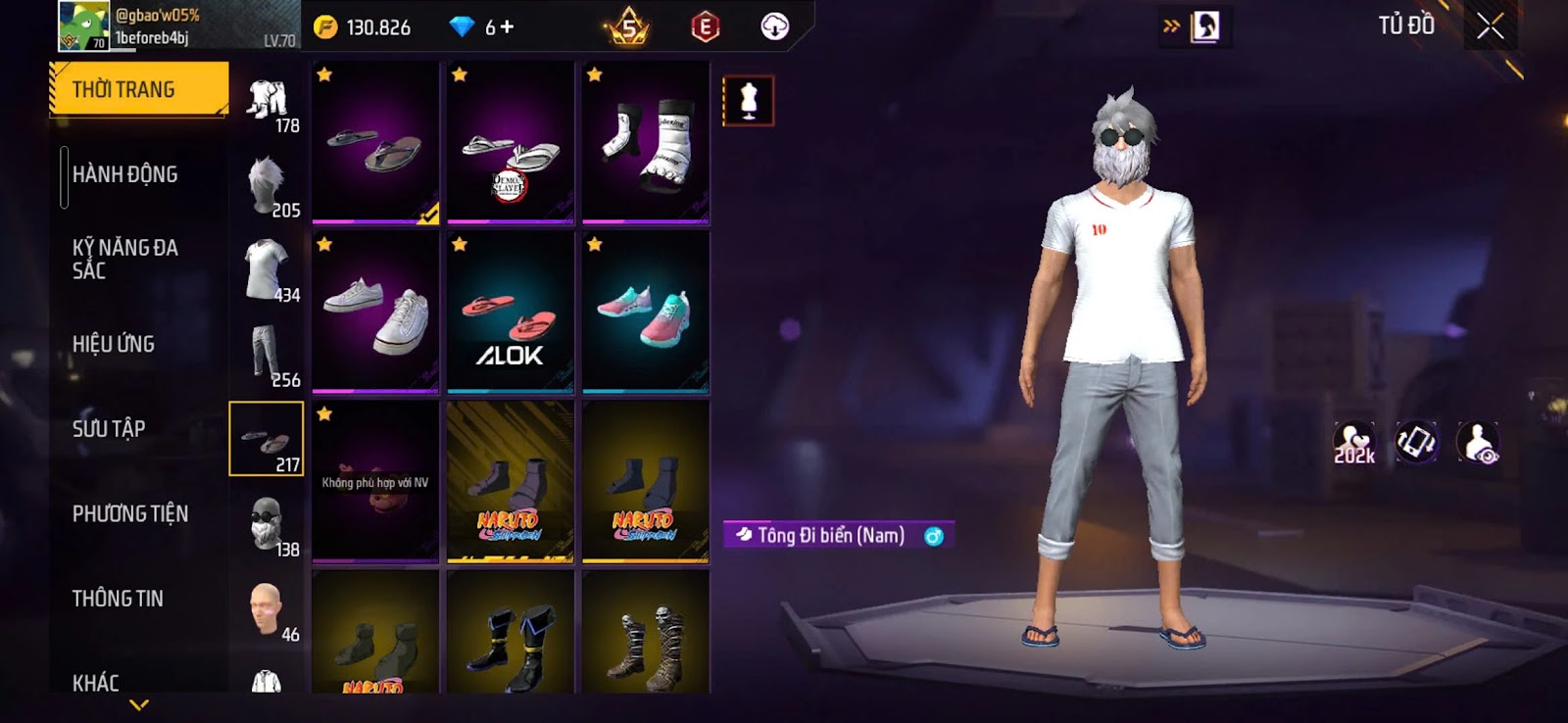Tap the rotate phone icon

(1415, 443)
